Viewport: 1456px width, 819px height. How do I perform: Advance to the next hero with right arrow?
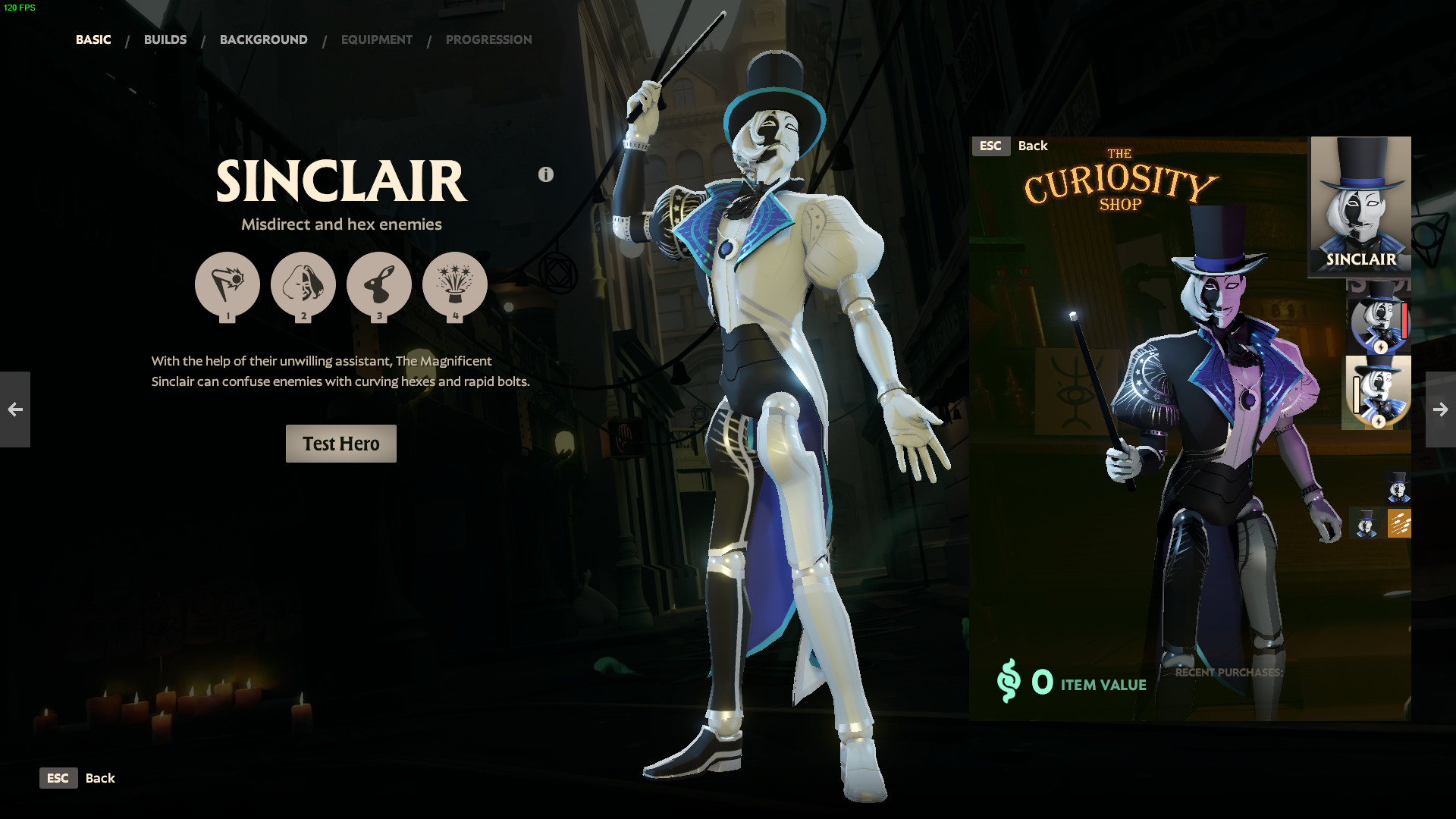coord(1440,409)
